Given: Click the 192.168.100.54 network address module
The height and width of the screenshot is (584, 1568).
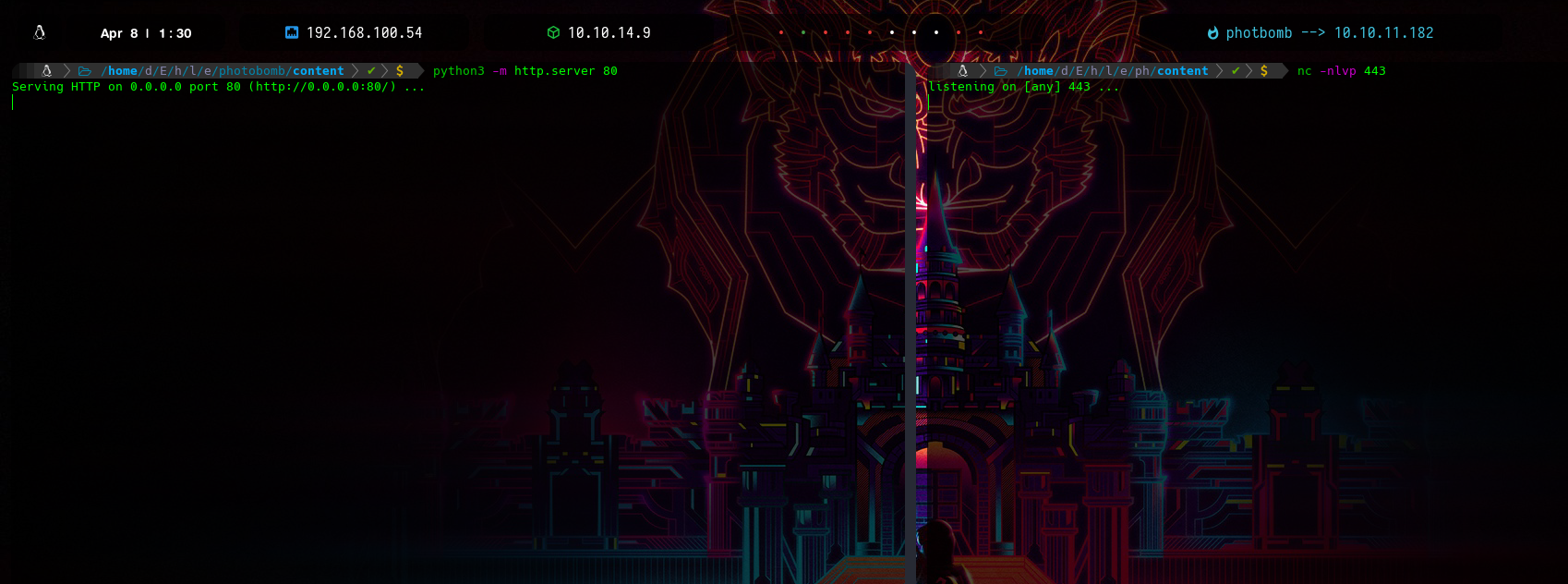Looking at the screenshot, I should [354, 33].
